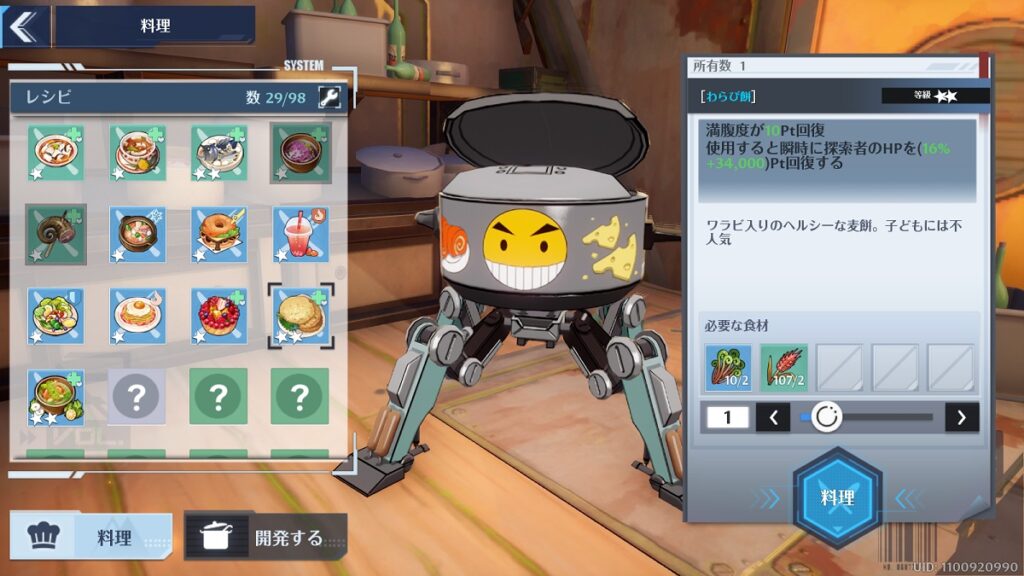Inspect the red wheat ingredient slot
Image resolution: width=1024 pixels, height=576 pixels.
pyautogui.click(x=783, y=367)
